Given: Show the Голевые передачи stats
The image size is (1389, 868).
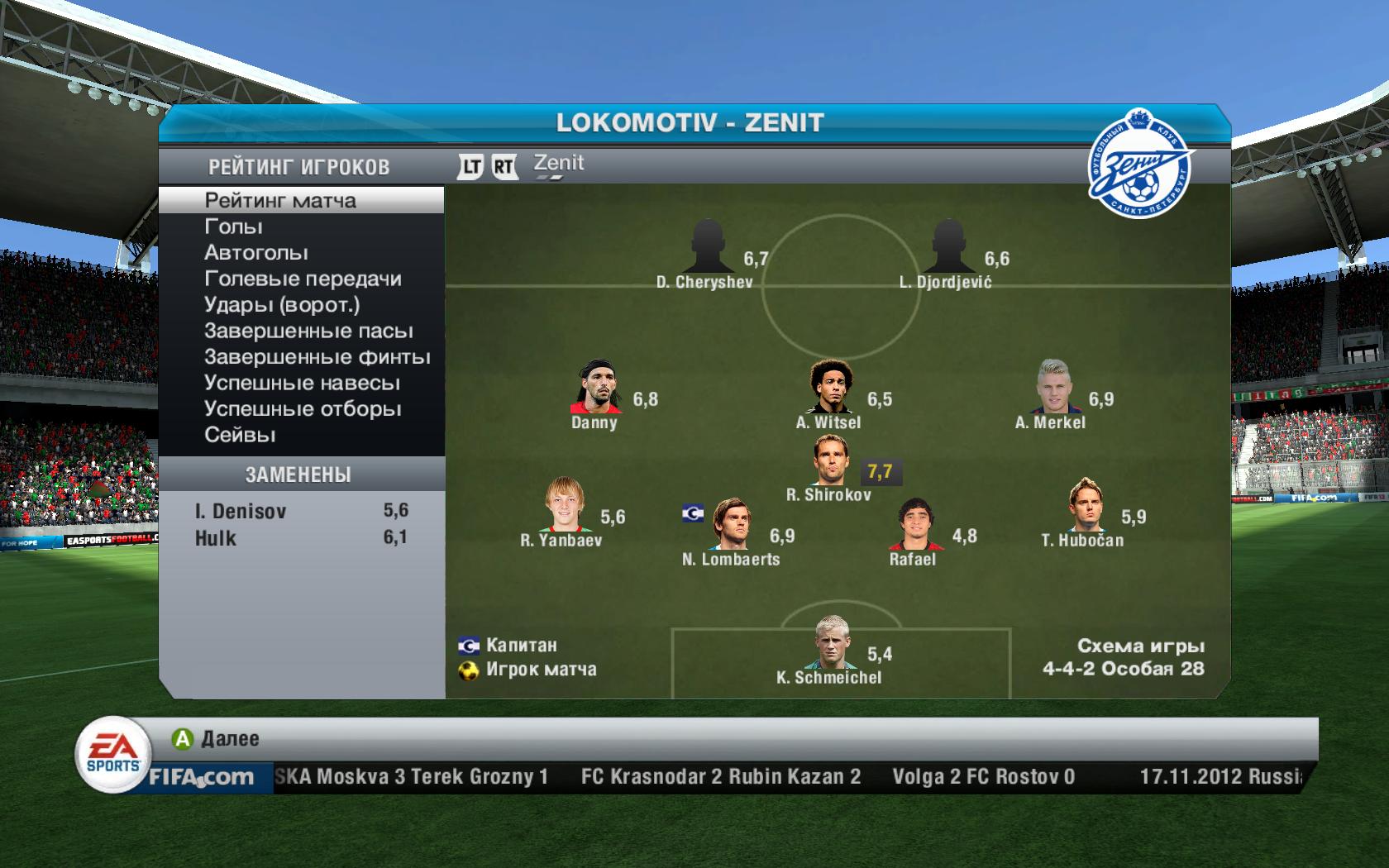Looking at the screenshot, I should [303, 279].
